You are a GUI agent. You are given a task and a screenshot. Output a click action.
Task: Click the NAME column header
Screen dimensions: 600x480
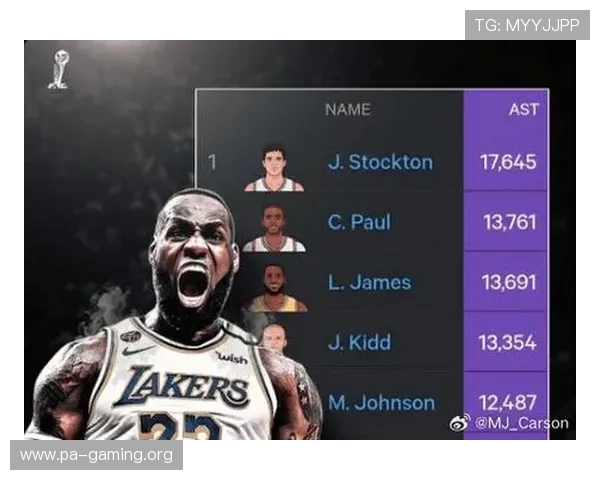pos(347,109)
